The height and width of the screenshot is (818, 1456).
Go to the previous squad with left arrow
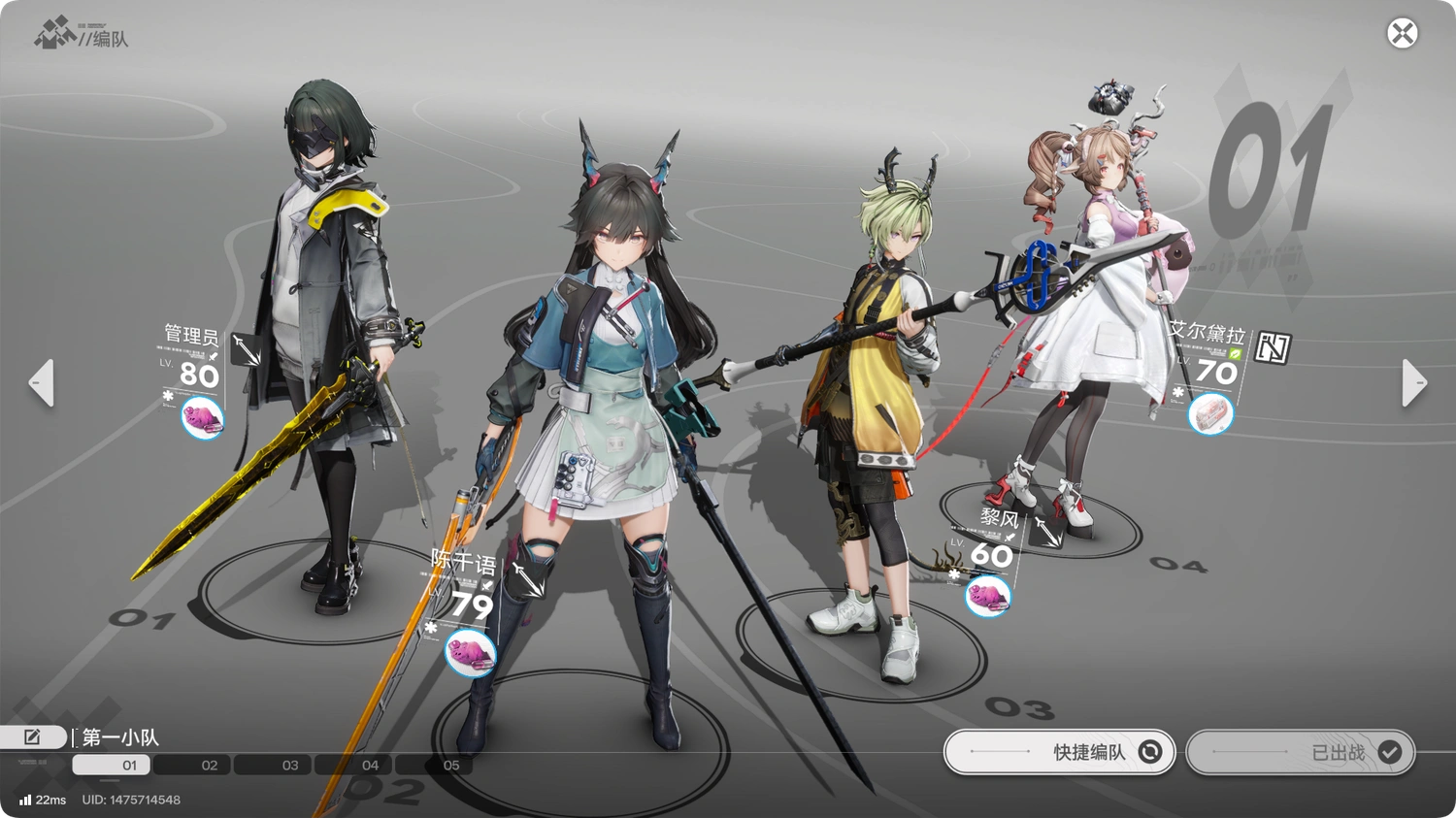pos(41,382)
